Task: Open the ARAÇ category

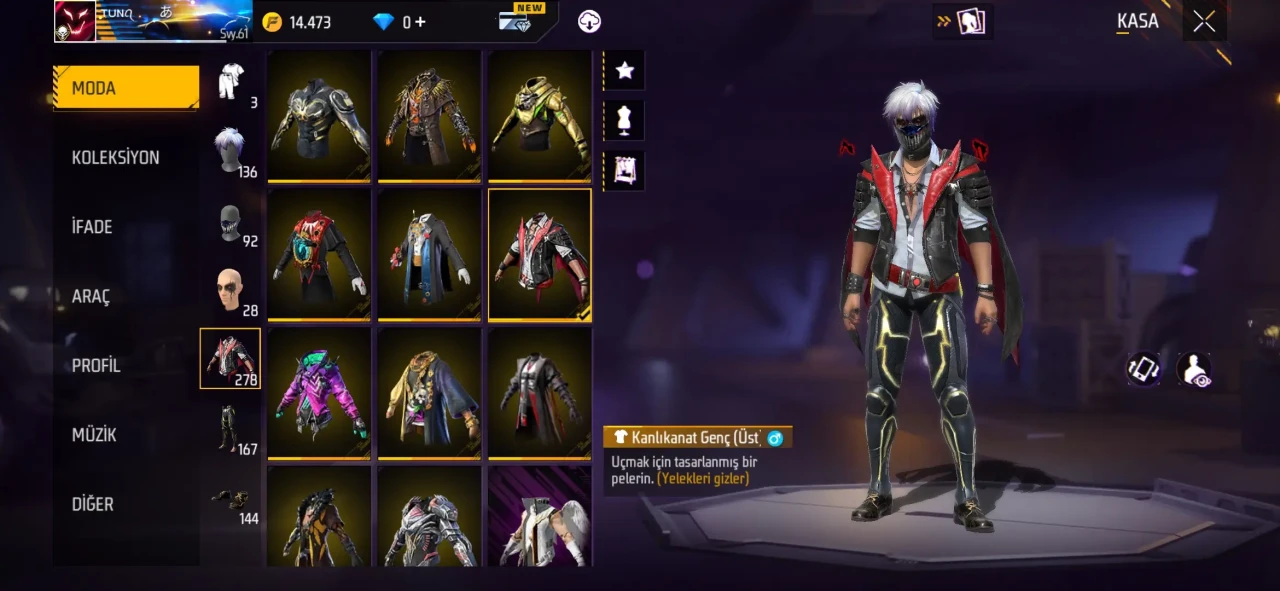Action: pos(91,297)
